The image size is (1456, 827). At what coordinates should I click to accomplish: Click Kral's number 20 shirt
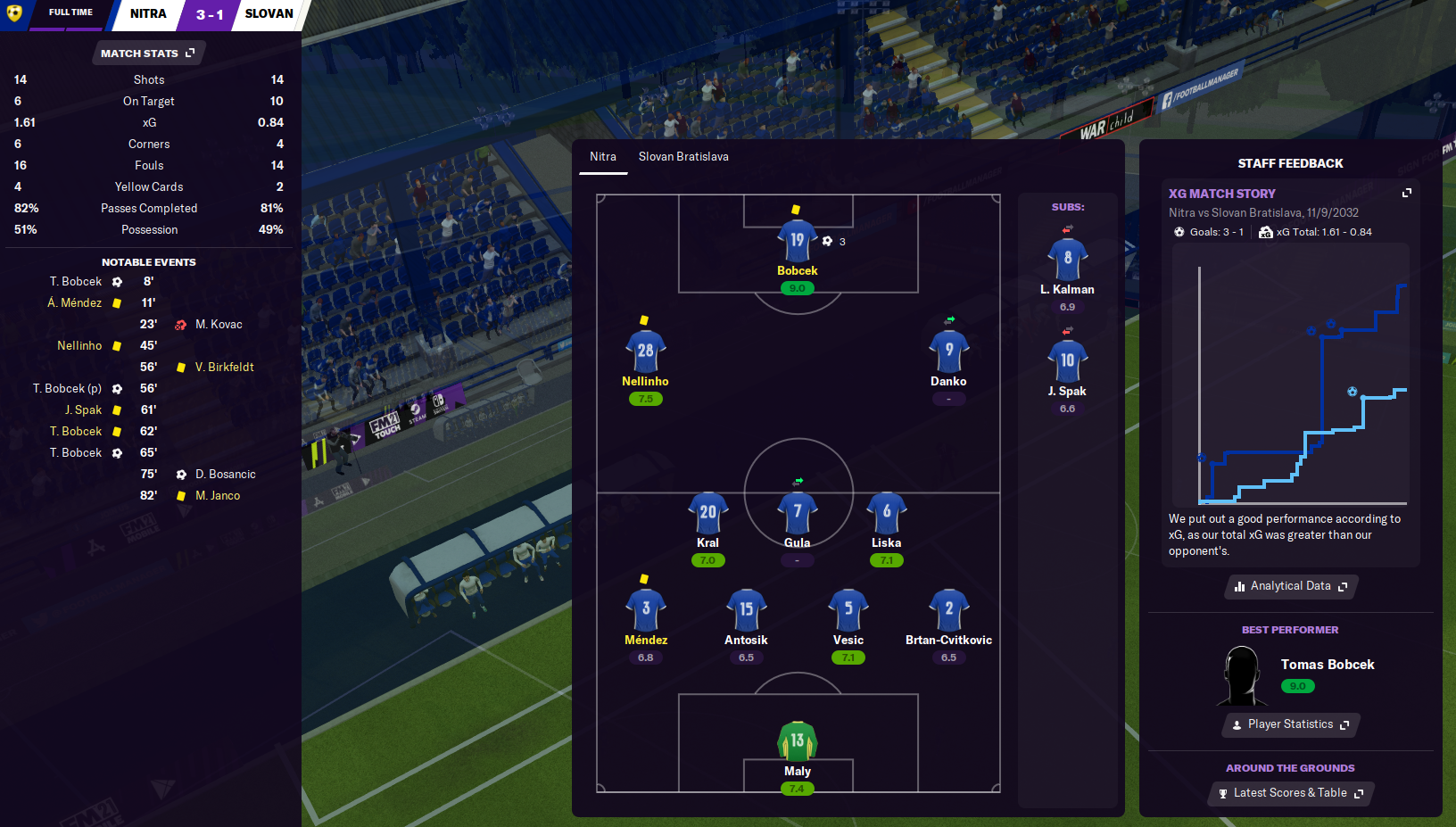[x=707, y=513]
